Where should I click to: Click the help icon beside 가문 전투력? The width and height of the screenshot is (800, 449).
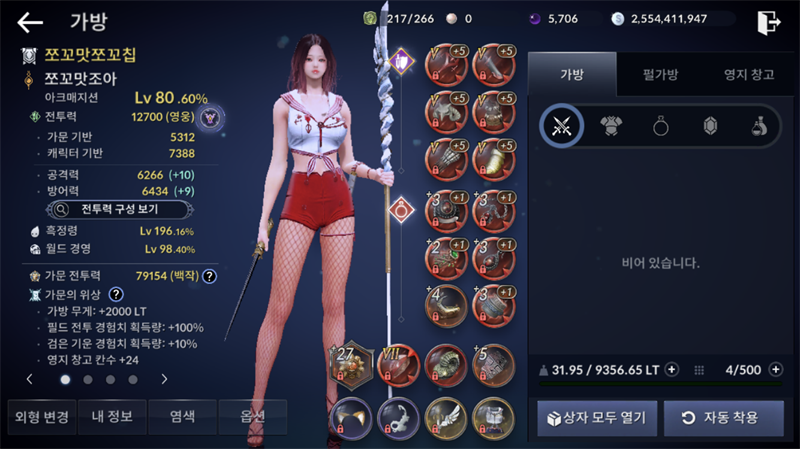pyautogui.click(x=210, y=276)
